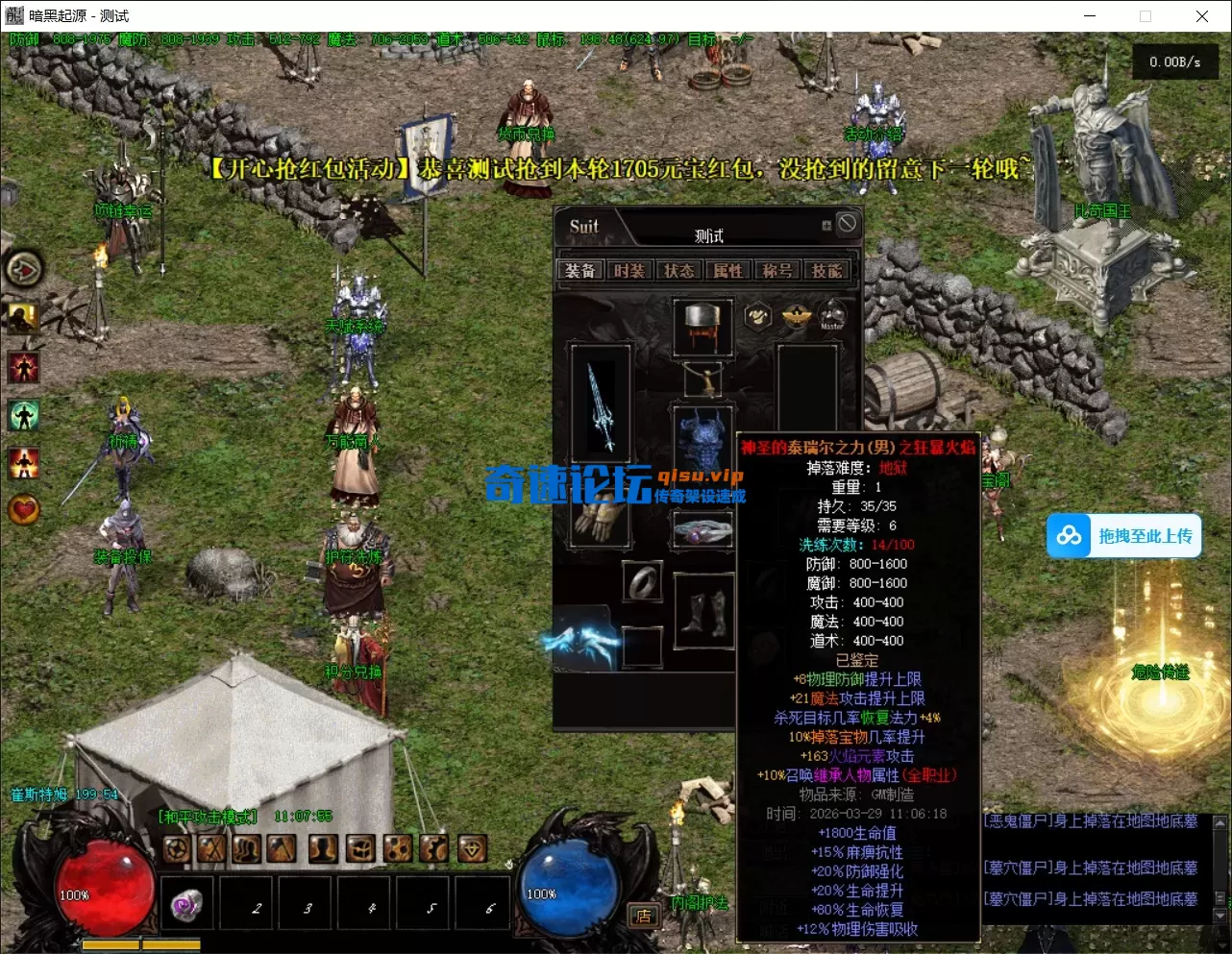Open the shop via the 店 icon
The image size is (1232, 954).
[642, 916]
